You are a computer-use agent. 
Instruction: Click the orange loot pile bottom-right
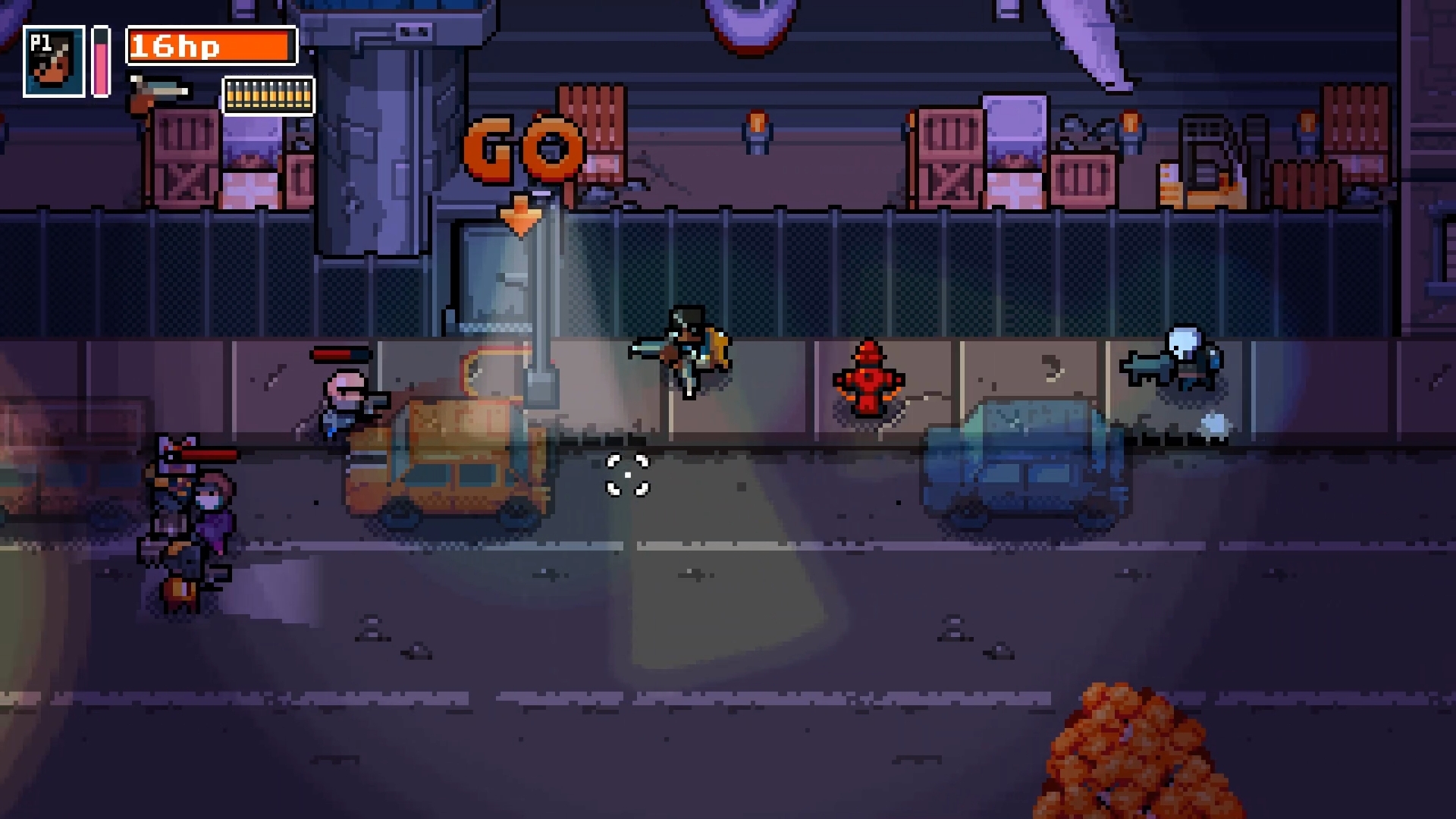1130,758
